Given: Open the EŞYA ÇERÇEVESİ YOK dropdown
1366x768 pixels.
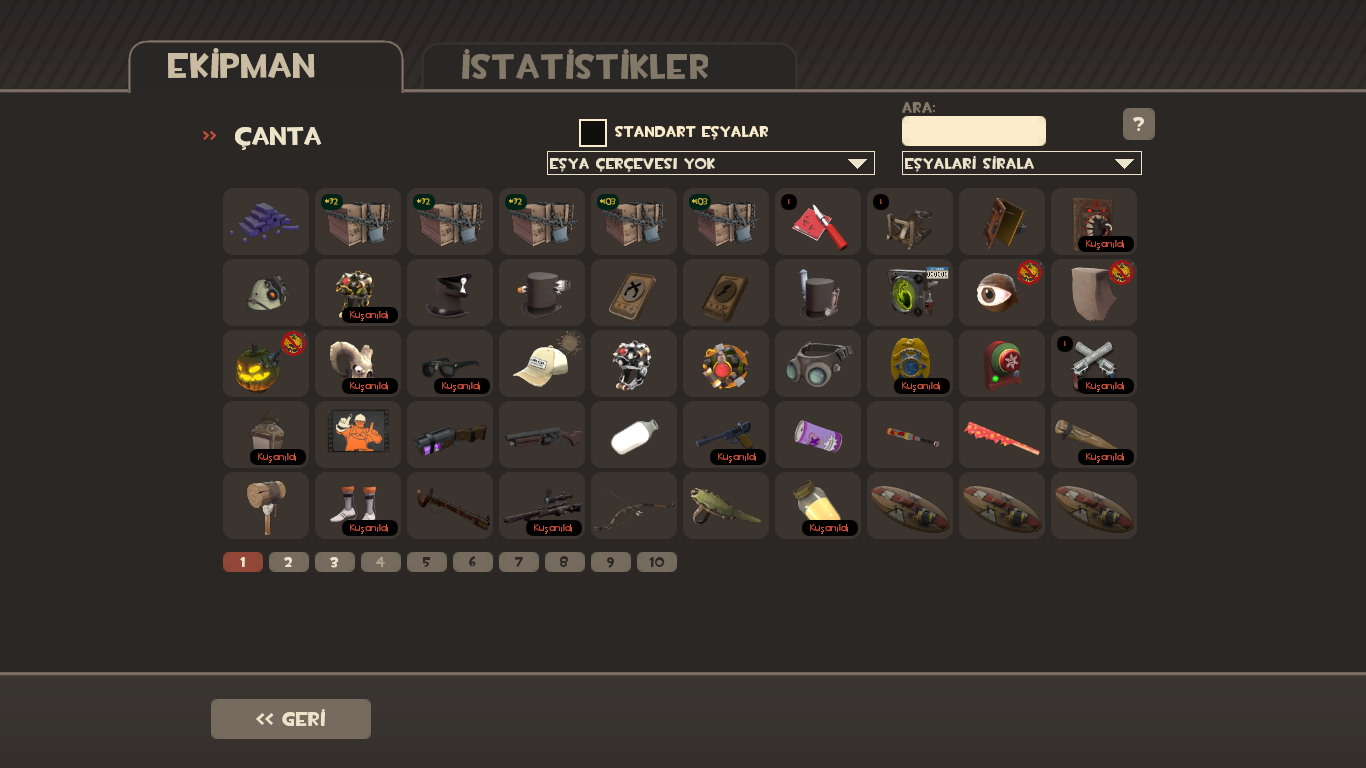Looking at the screenshot, I should tap(711, 162).
